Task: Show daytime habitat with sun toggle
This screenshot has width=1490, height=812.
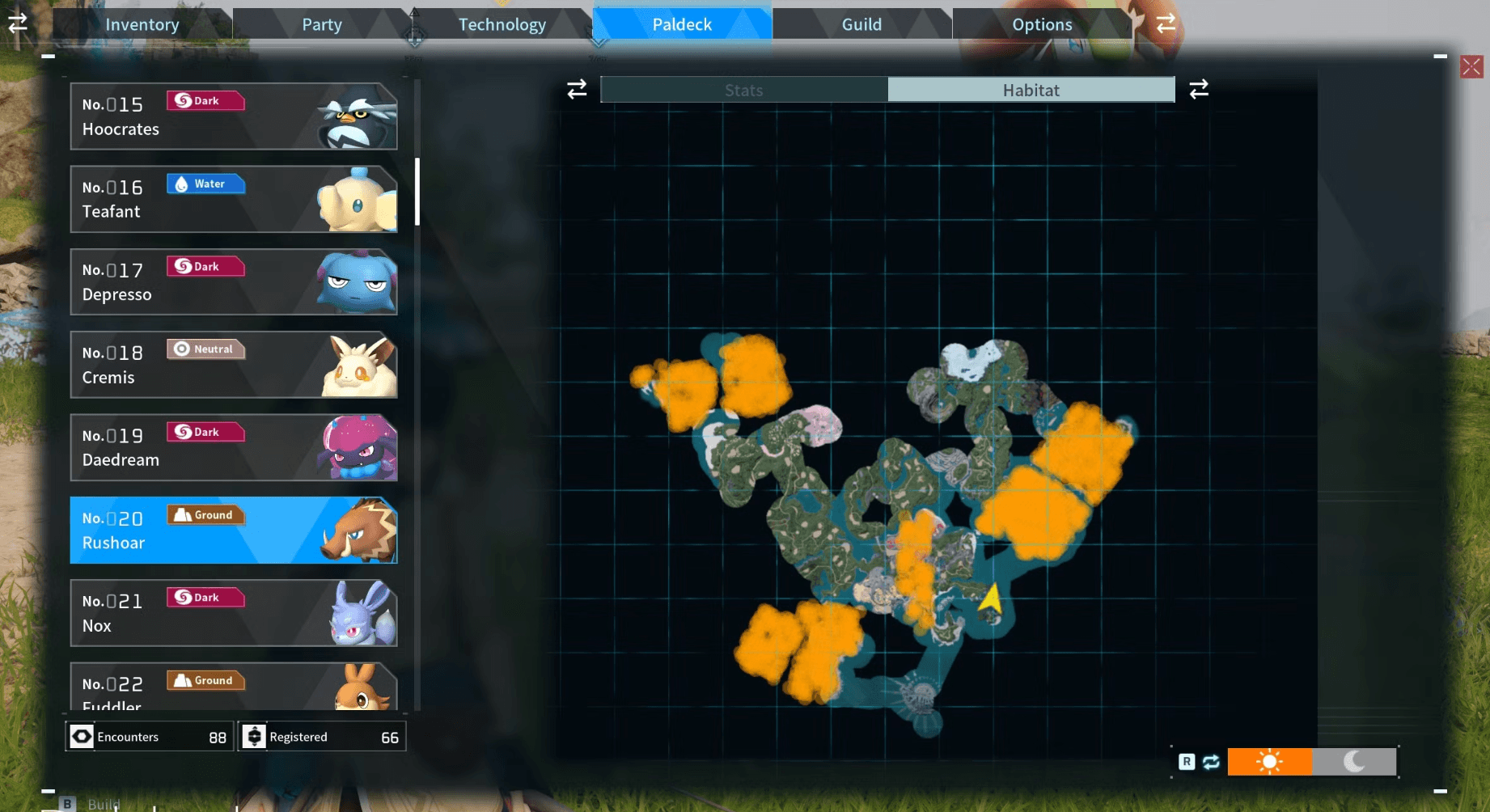Action: (1269, 762)
